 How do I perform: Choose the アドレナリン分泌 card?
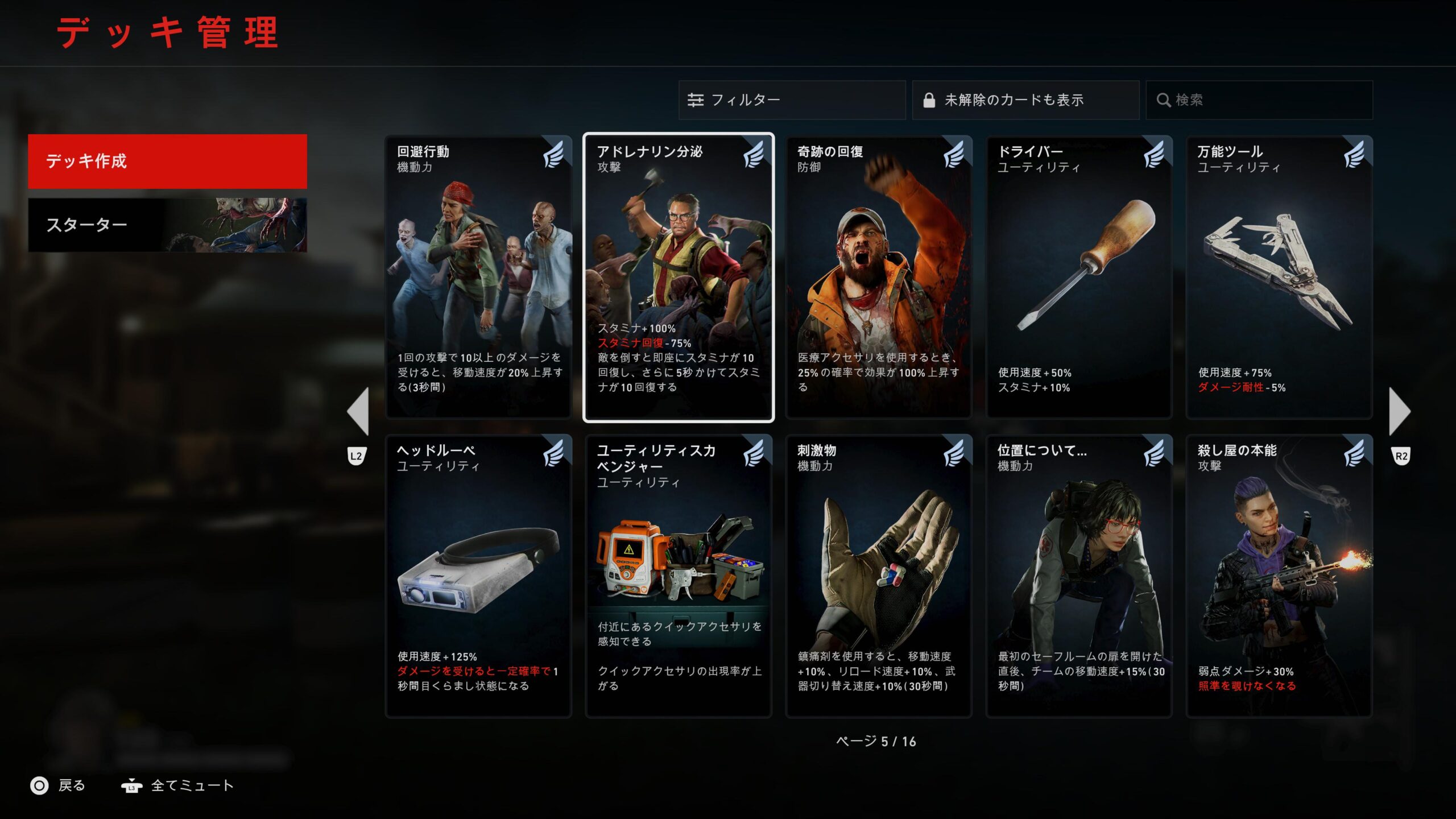tap(679, 278)
